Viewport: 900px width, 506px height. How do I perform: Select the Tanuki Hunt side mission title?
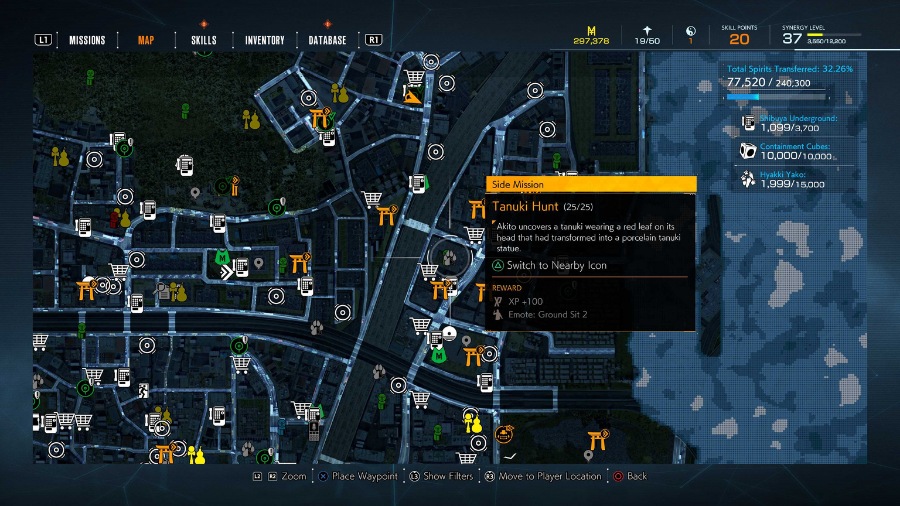(x=524, y=208)
